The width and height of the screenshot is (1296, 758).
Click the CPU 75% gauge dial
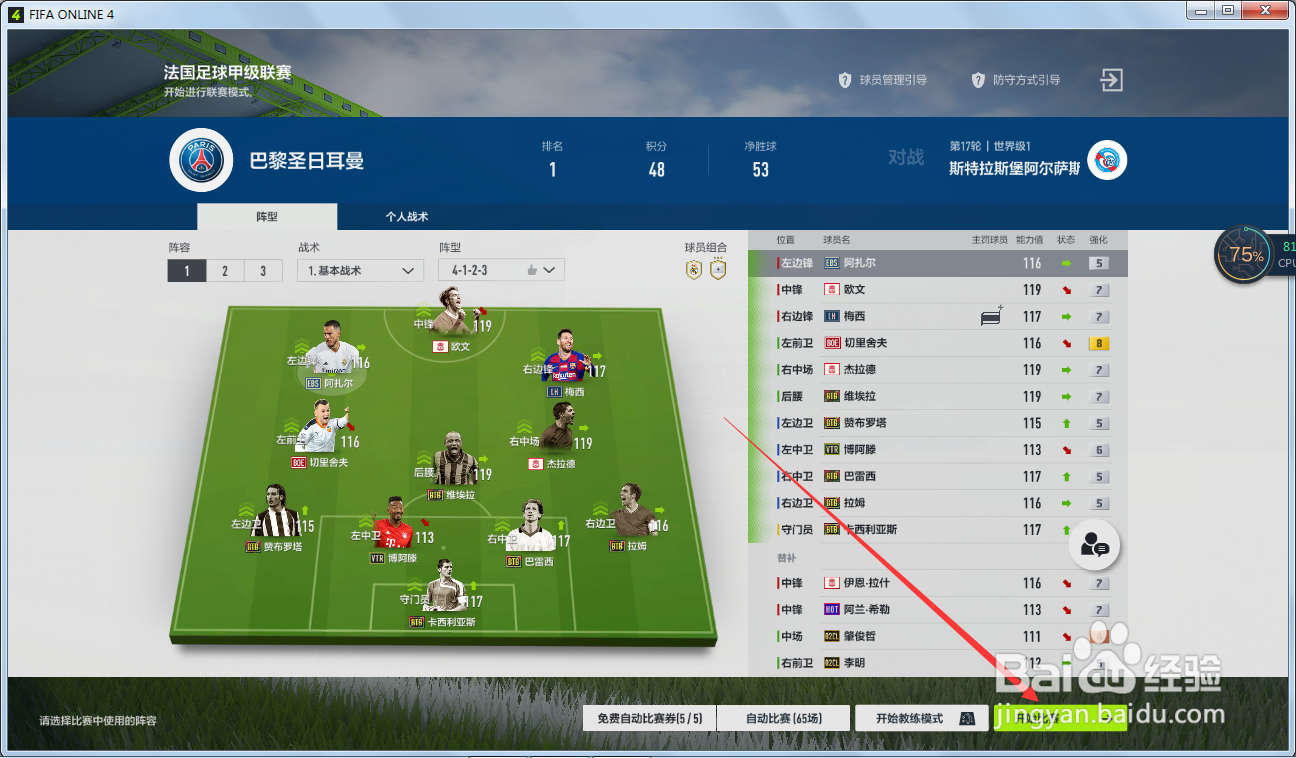coord(1243,255)
